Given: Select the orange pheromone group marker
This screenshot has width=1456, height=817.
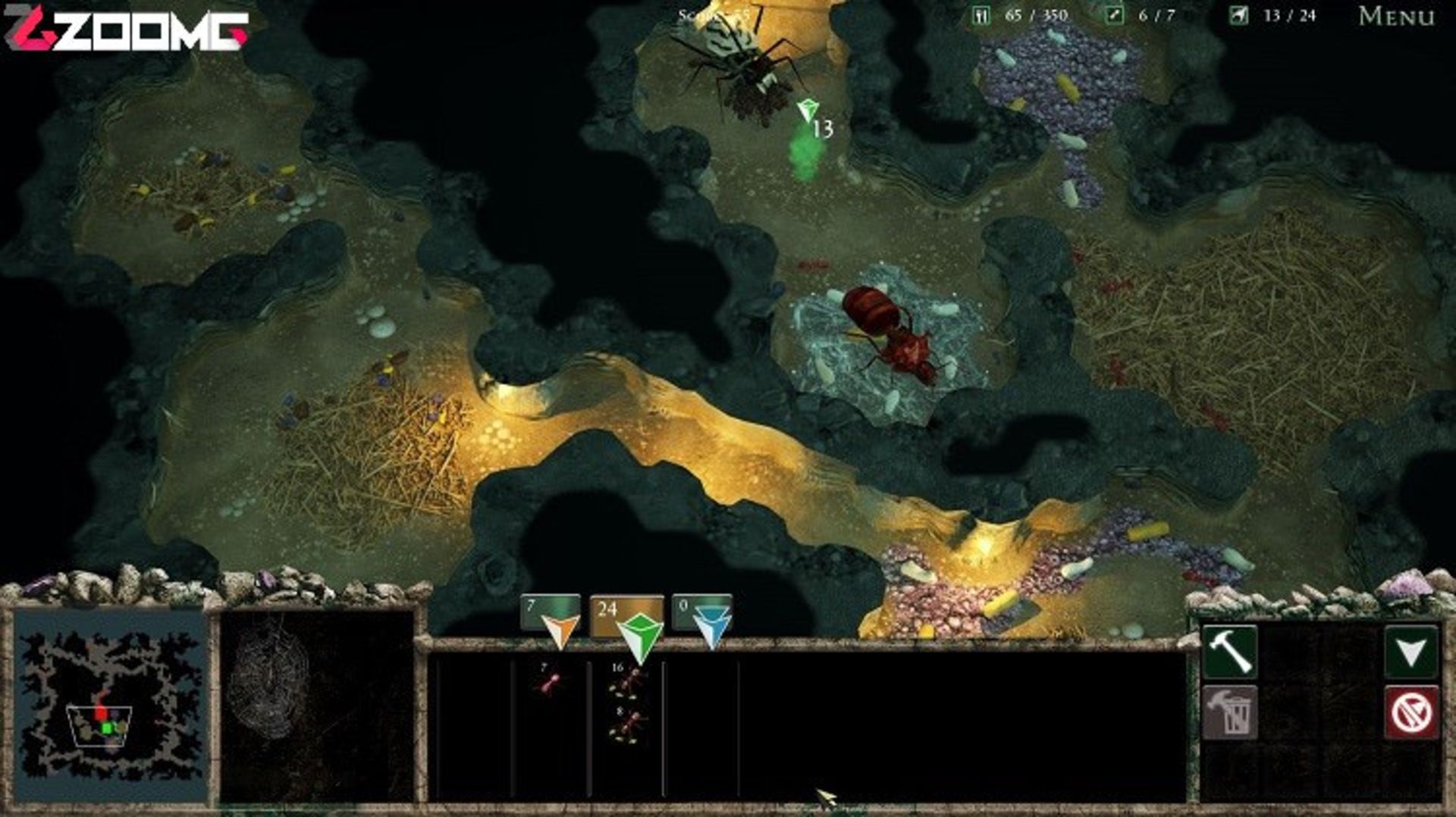Looking at the screenshot, I should click(559, 628).
